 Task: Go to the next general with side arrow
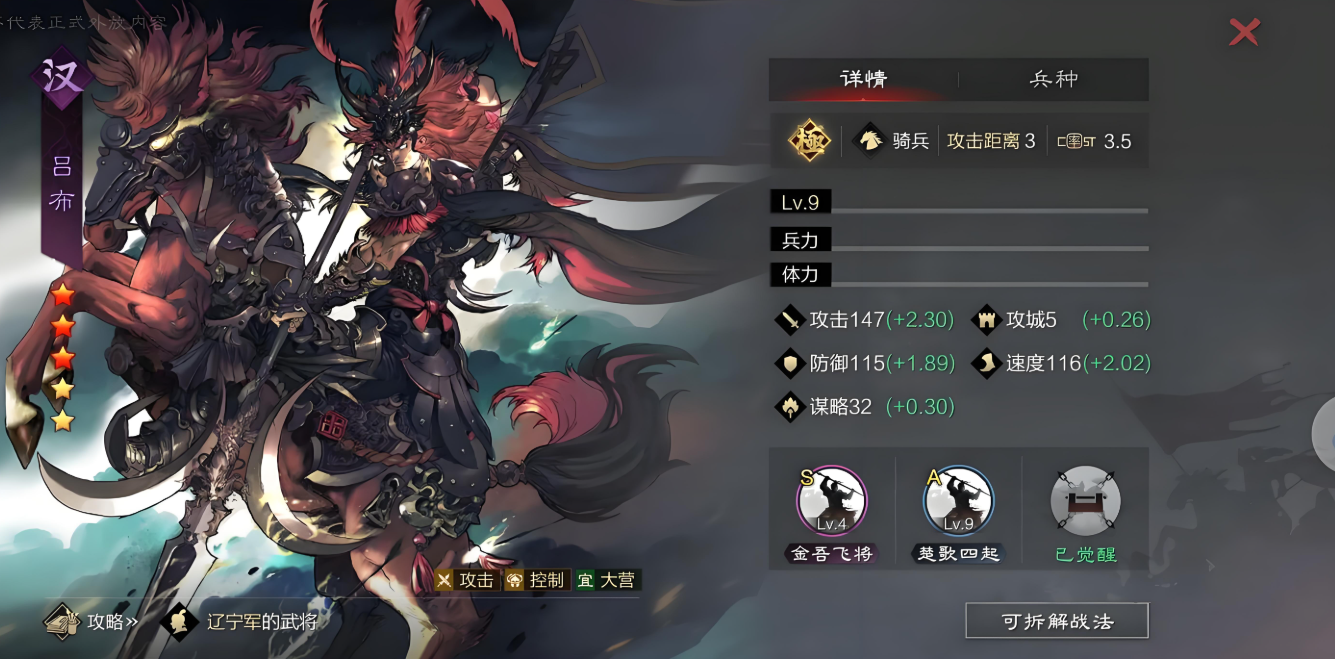[1324, 432]
